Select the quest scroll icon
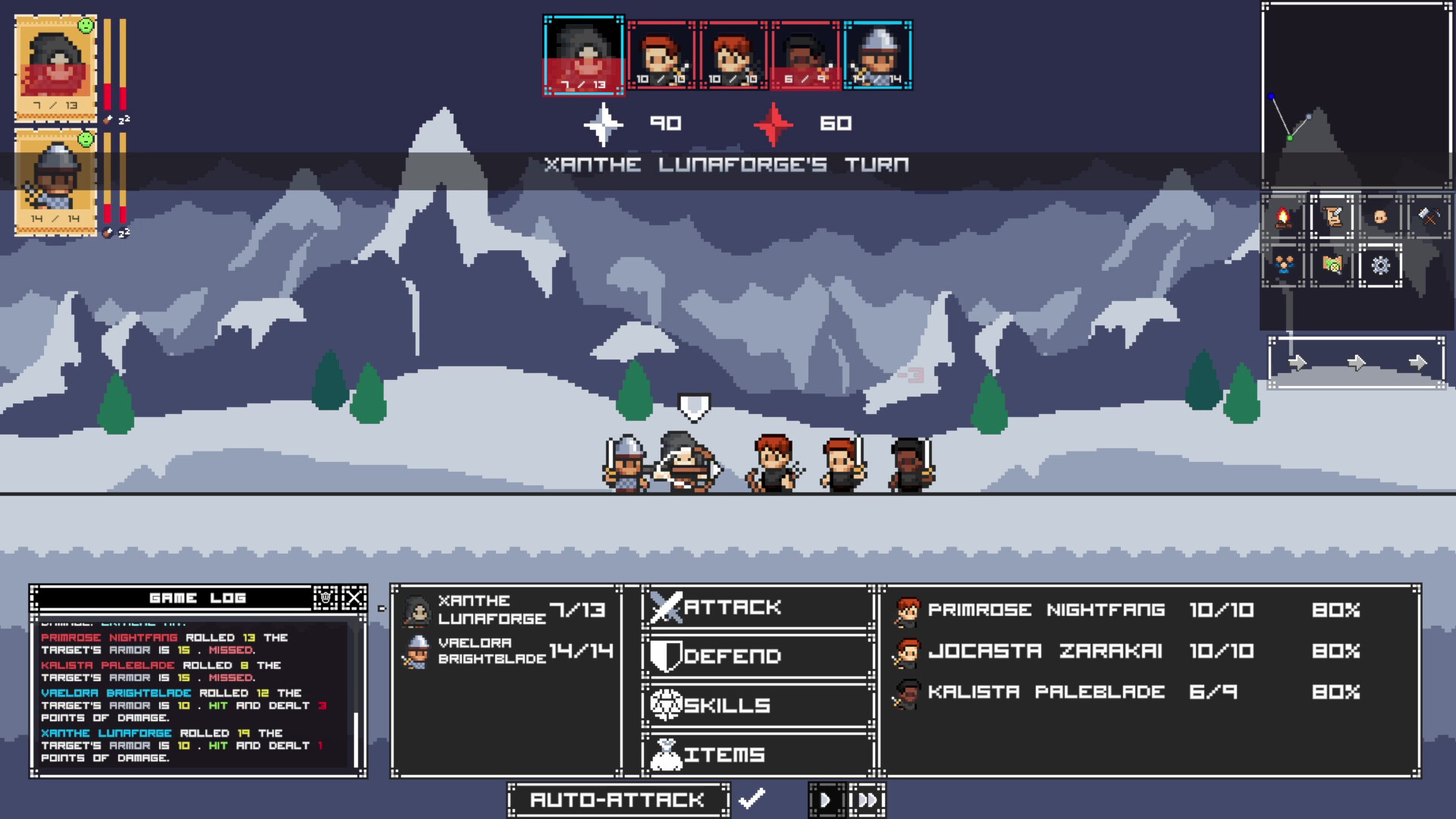Screen dimensions: 1456x819 1332,218
